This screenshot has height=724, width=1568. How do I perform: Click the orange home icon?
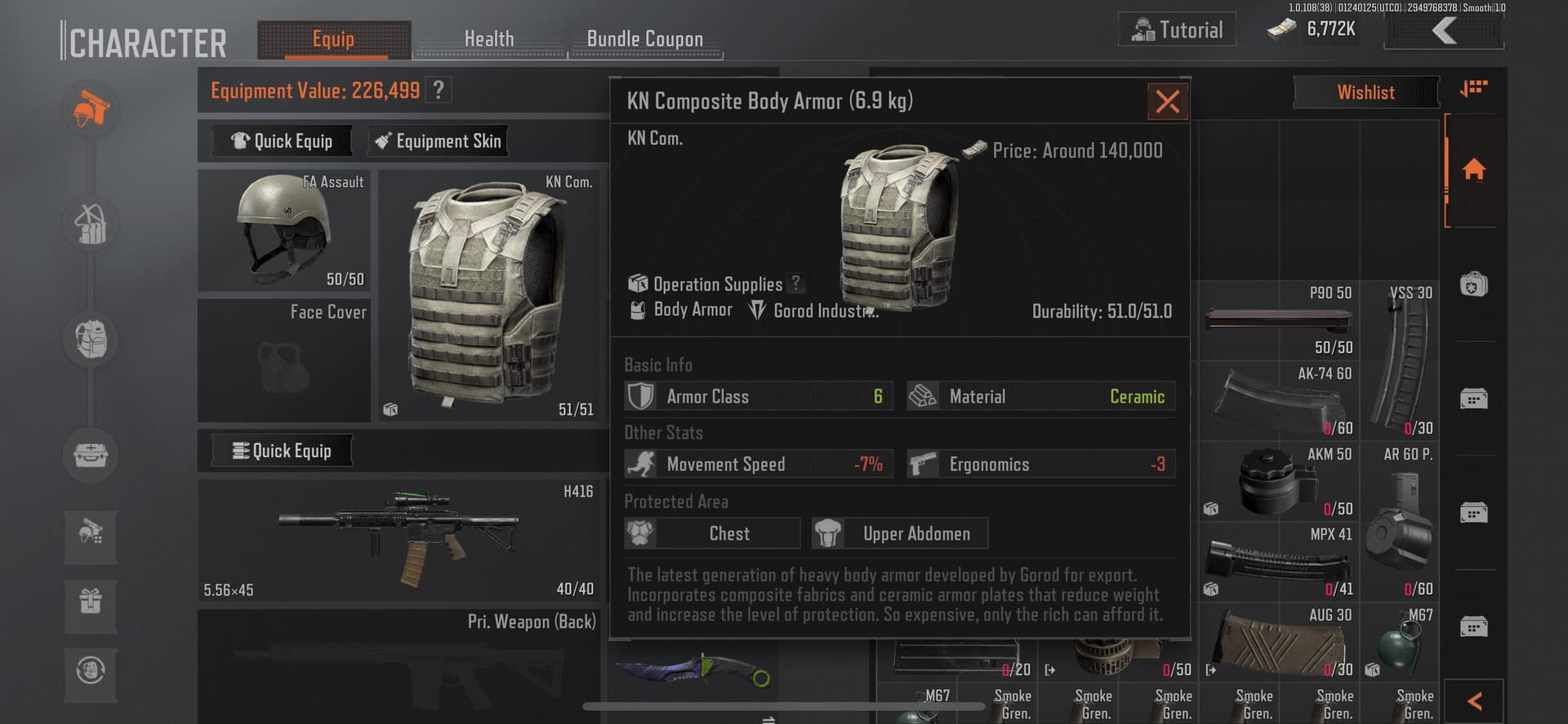pyautogui.click(x=1473, y=170)
